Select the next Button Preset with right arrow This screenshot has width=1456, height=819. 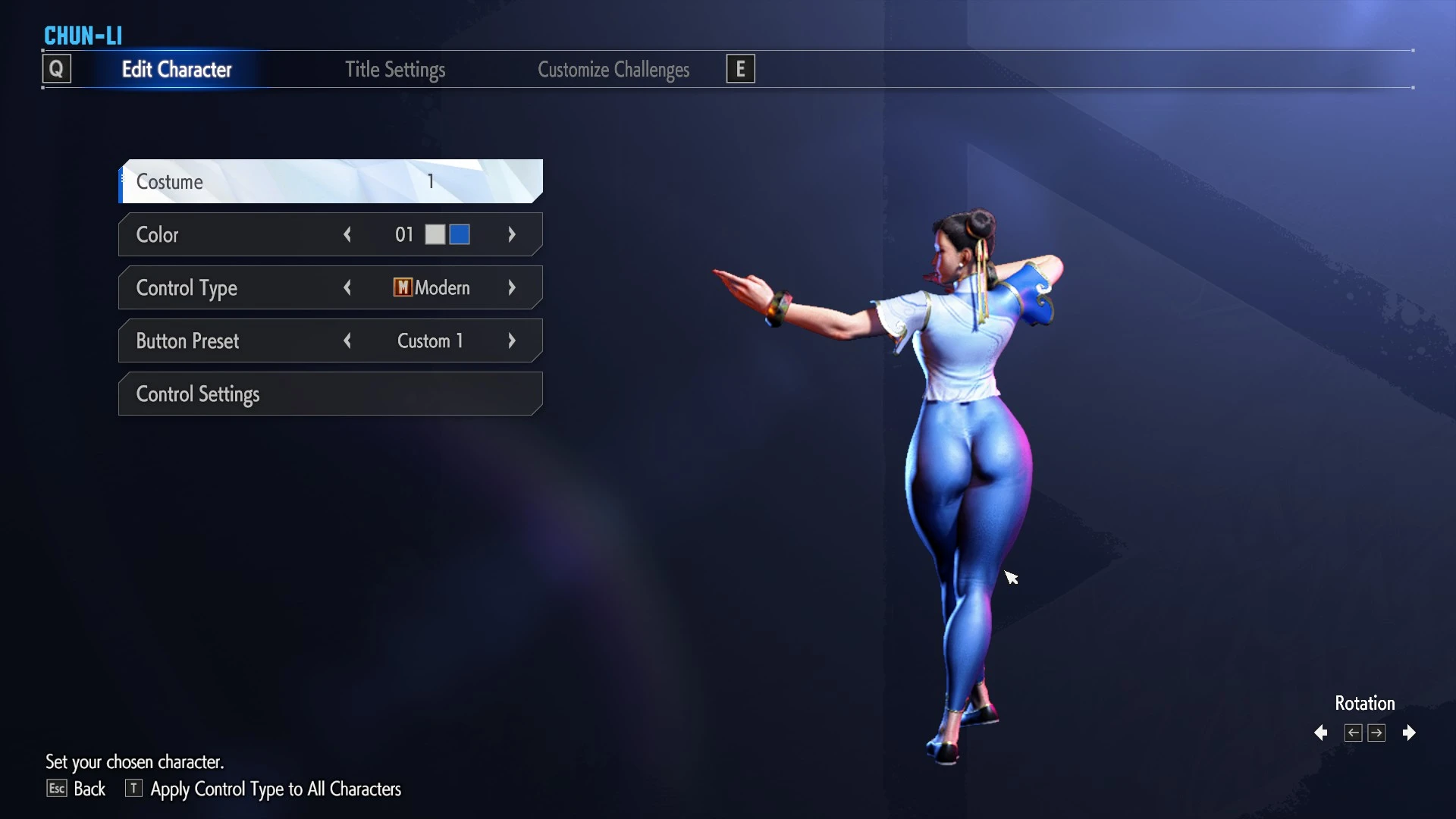click(x=512, y=340)
